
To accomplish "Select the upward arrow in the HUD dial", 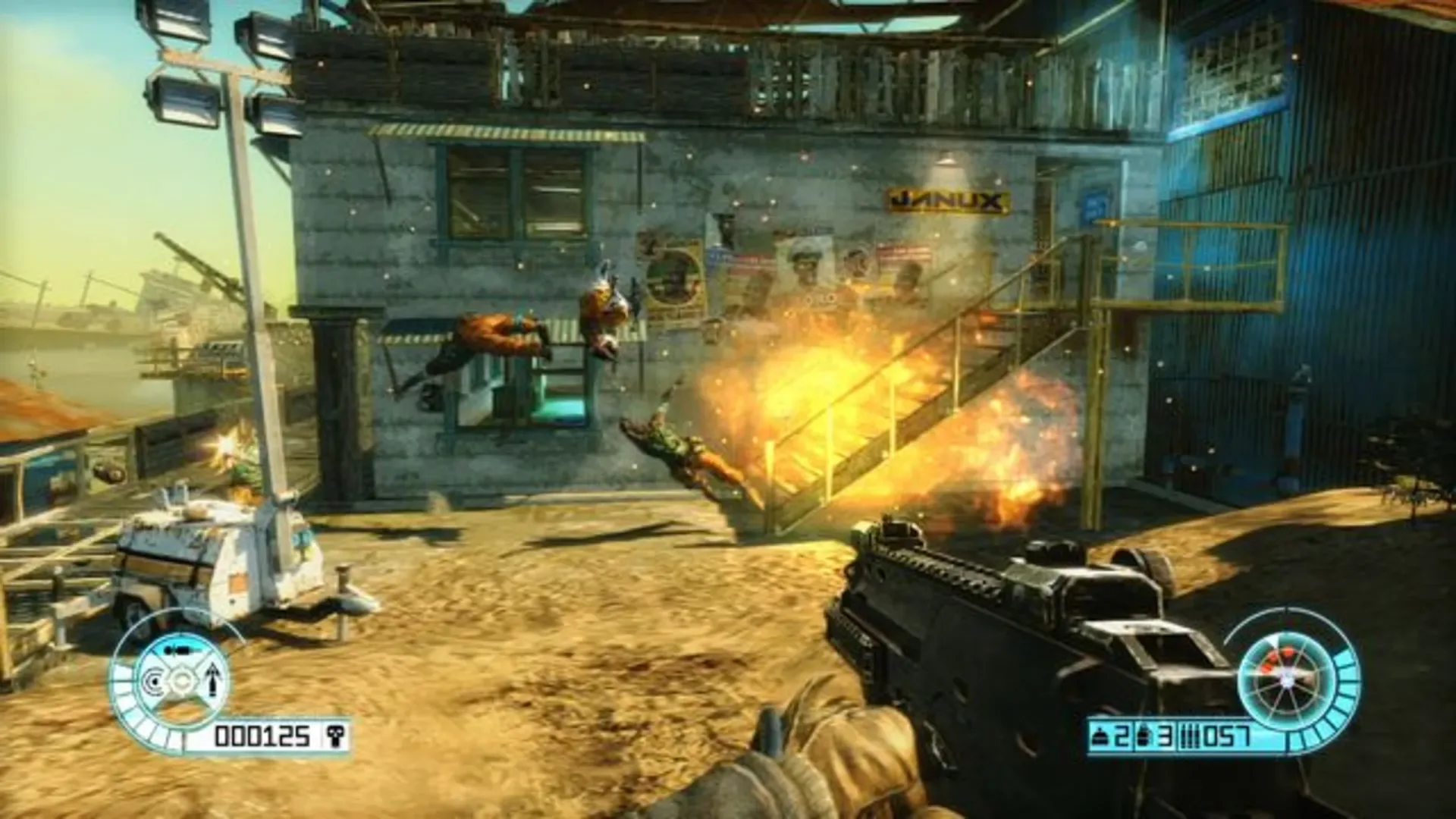I will pos(212,680).
